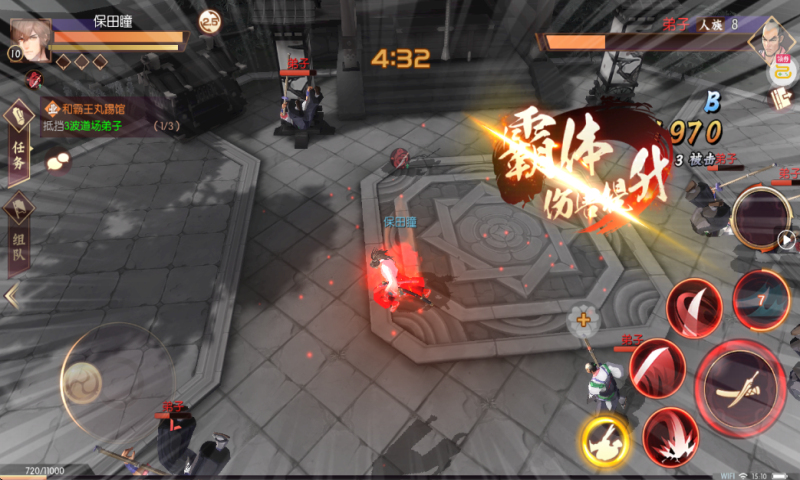
Task: Select the quest tracker 和霸王丸踢馆
Action: coord(95,107)
